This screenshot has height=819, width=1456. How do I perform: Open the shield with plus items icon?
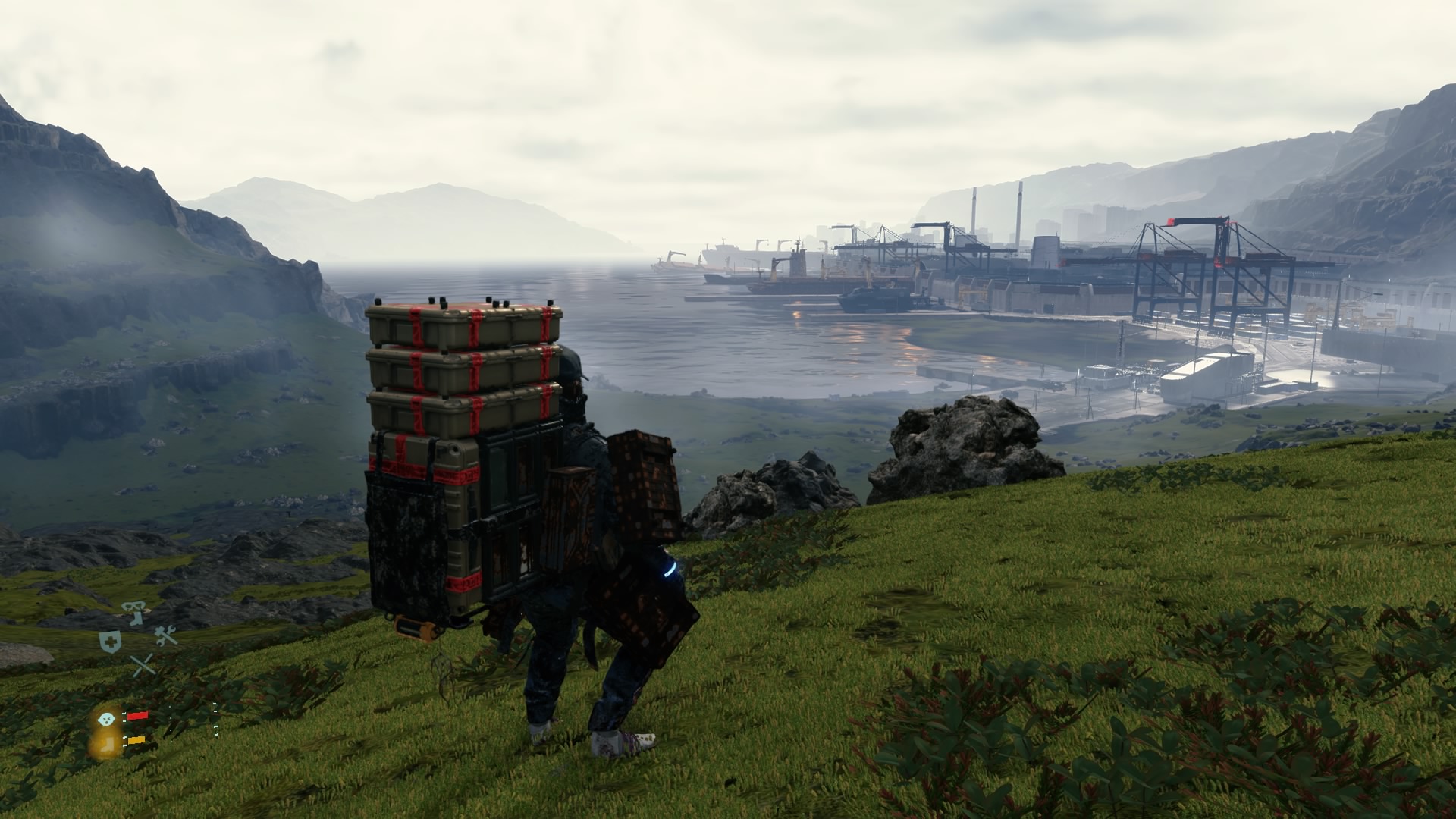pyautogui.click(x=111, y=641)
